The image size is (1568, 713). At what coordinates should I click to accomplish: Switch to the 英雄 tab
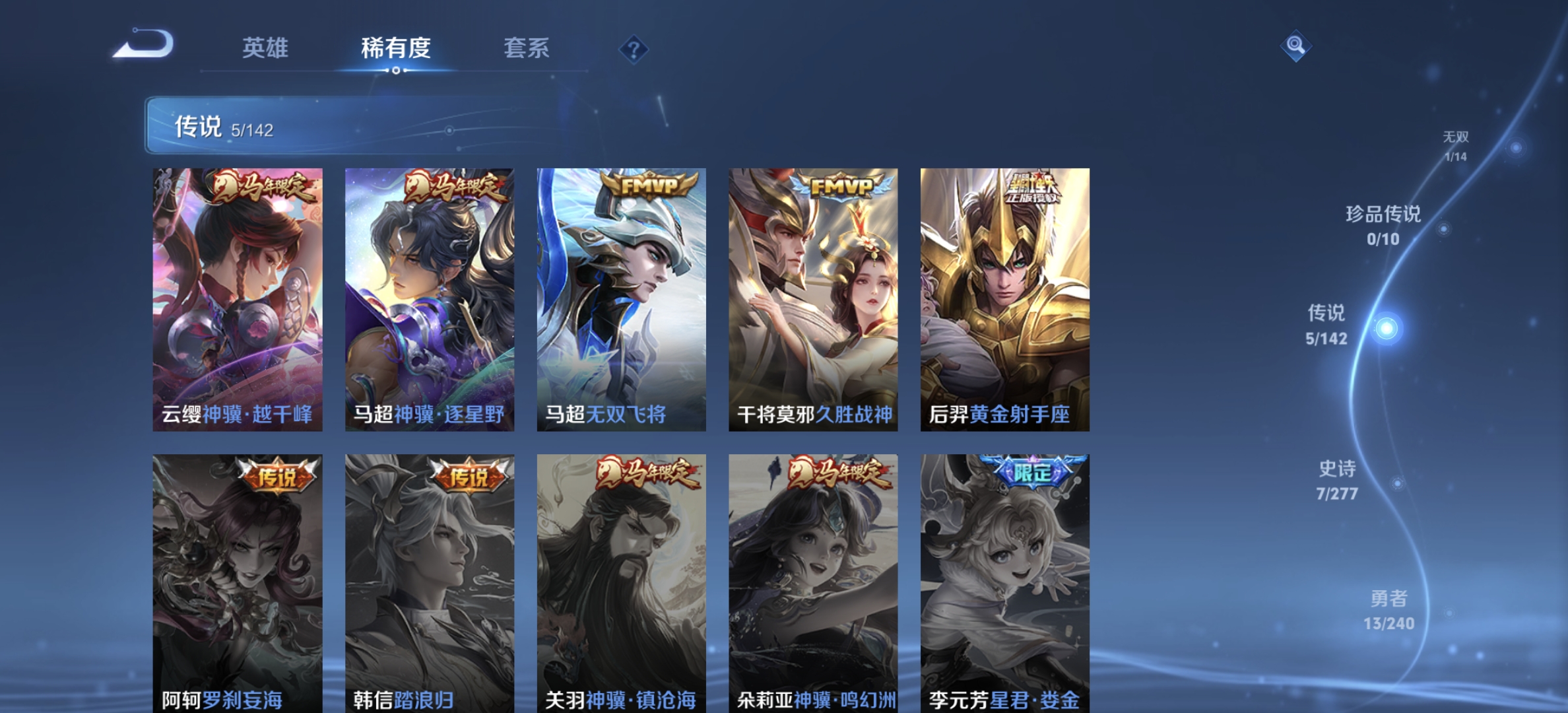point(267,49)
